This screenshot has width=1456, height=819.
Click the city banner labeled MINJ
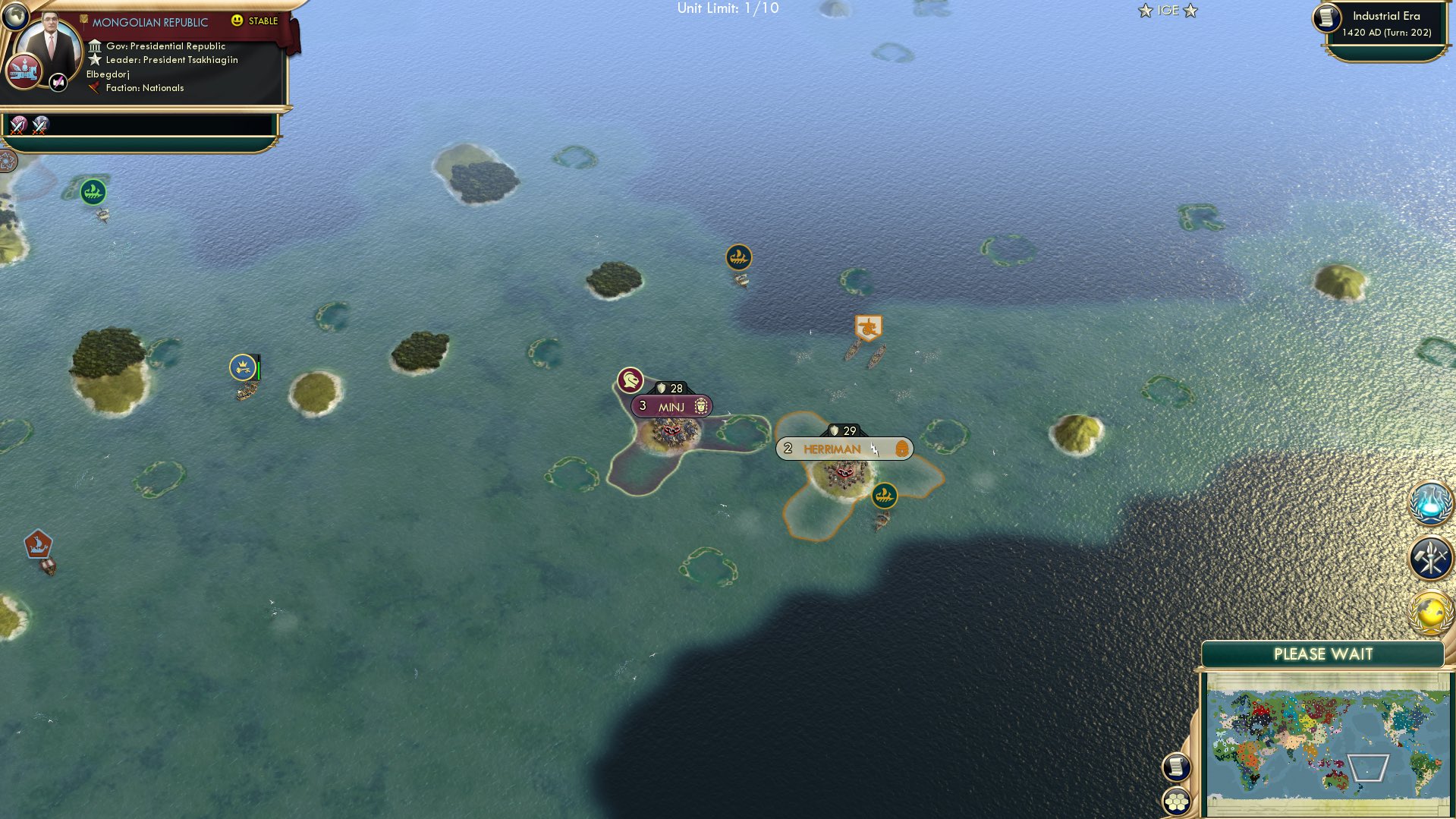[671, 406]
